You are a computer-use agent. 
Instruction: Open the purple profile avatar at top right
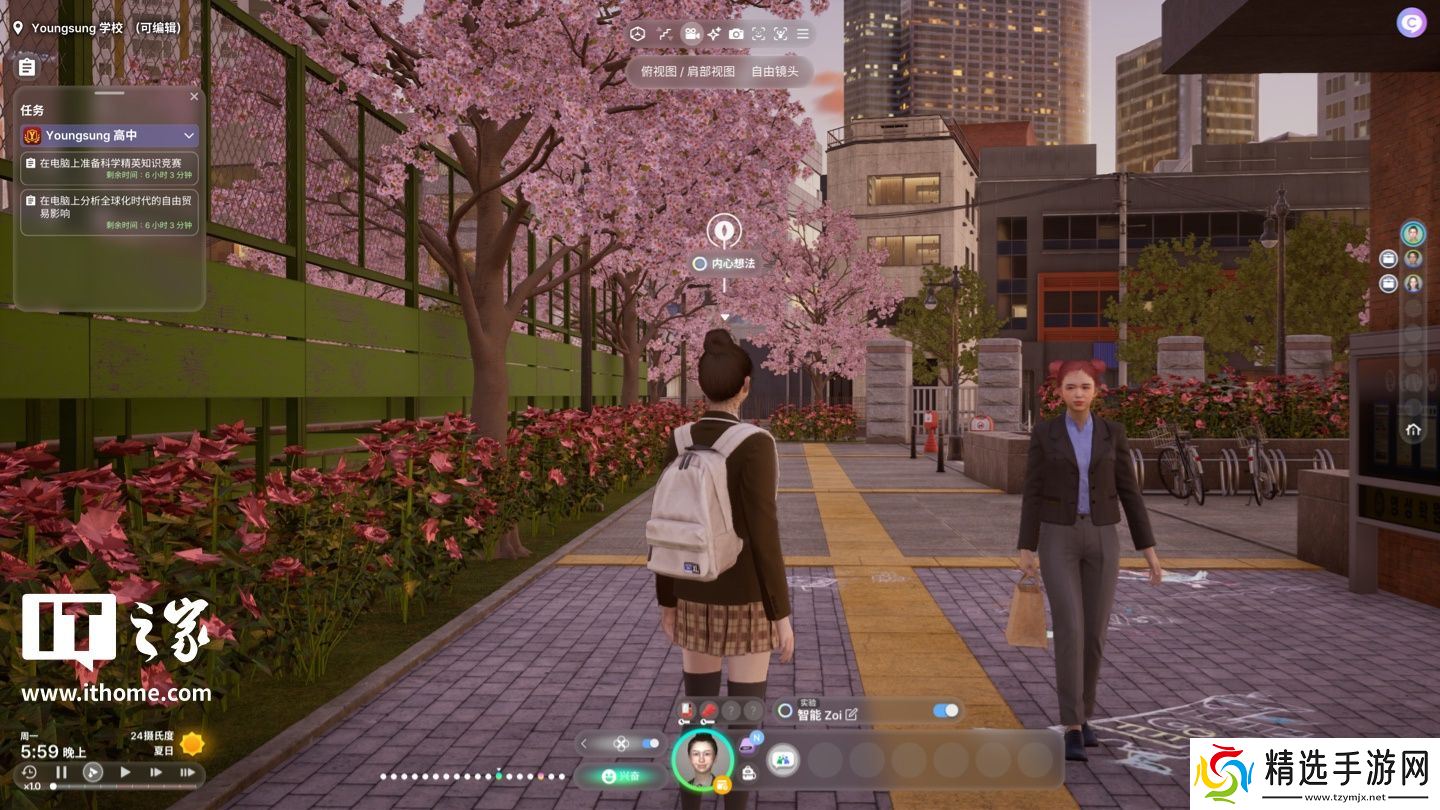[1412, 23]
